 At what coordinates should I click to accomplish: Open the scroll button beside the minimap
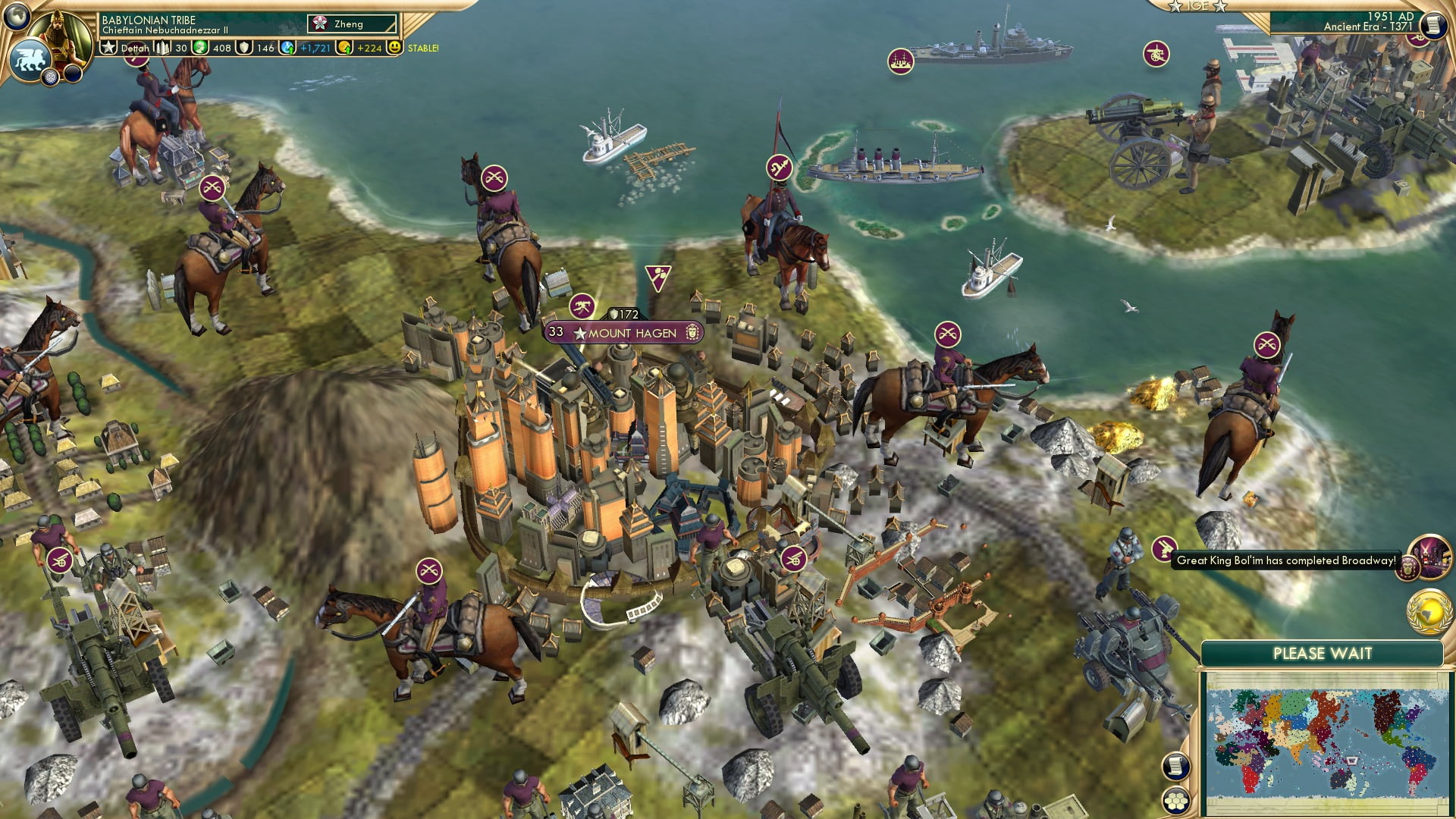tap(1175, 766)
